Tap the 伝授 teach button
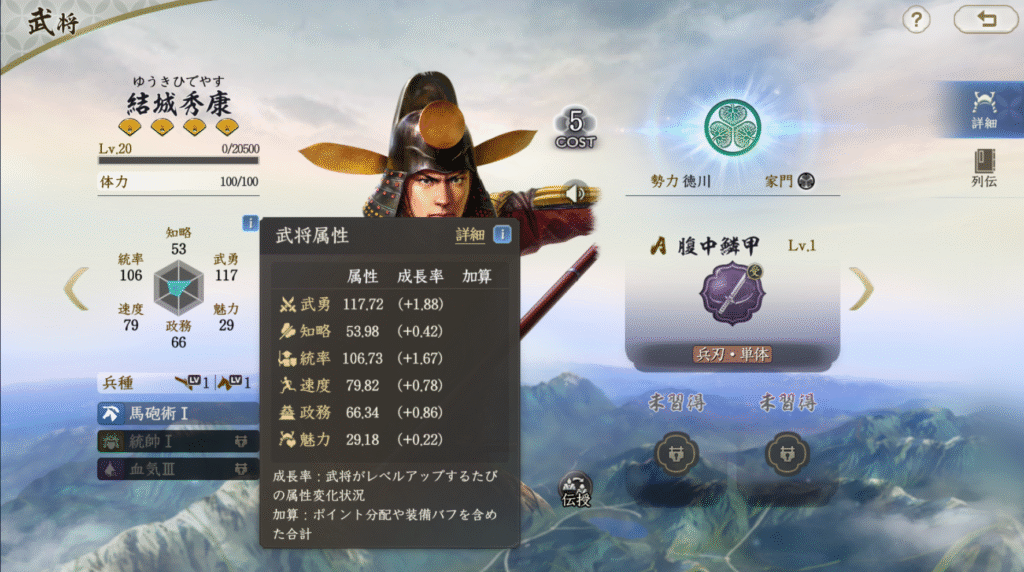This screenshot has height=572, width=1024. 577,489
